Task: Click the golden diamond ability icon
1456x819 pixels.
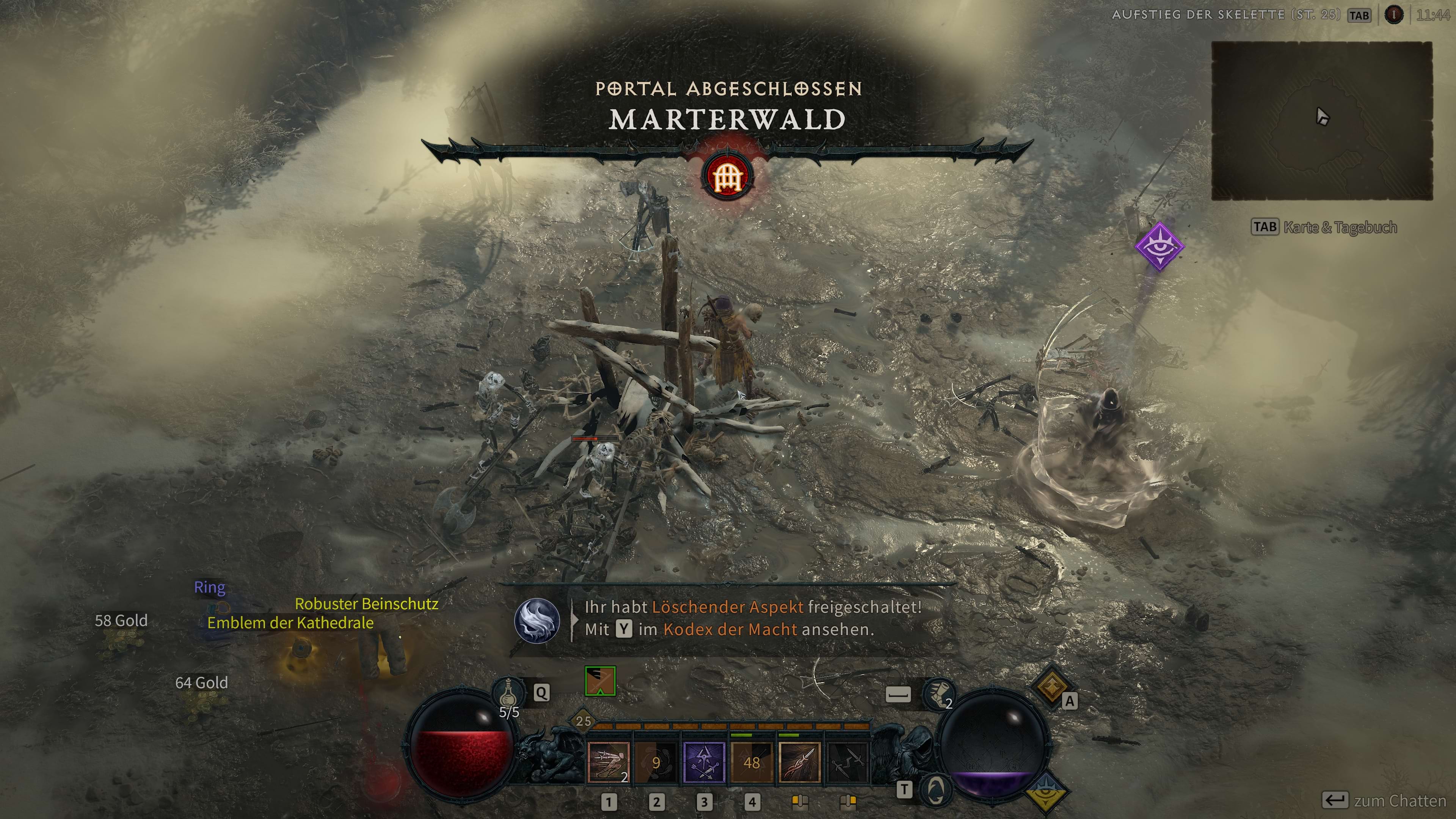Action: click(1051, 685)
